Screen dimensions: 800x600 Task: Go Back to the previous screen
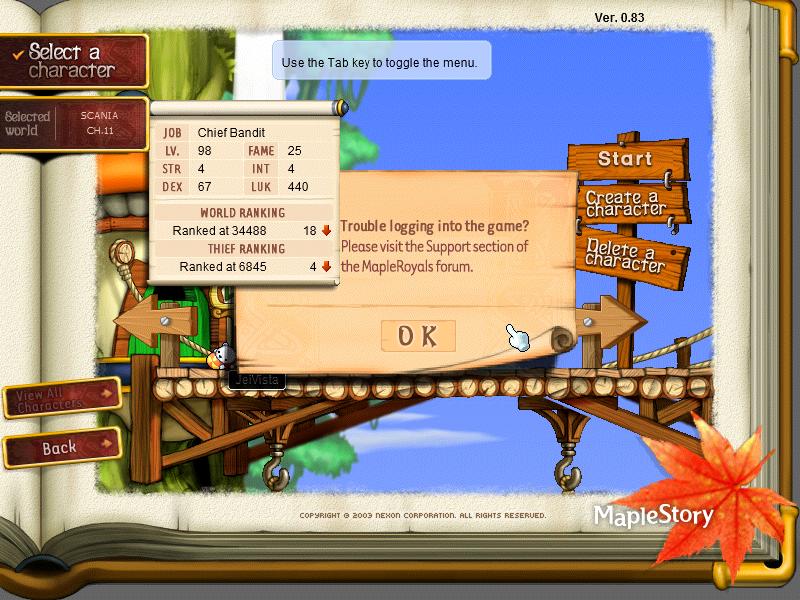(x=60, y=448)
